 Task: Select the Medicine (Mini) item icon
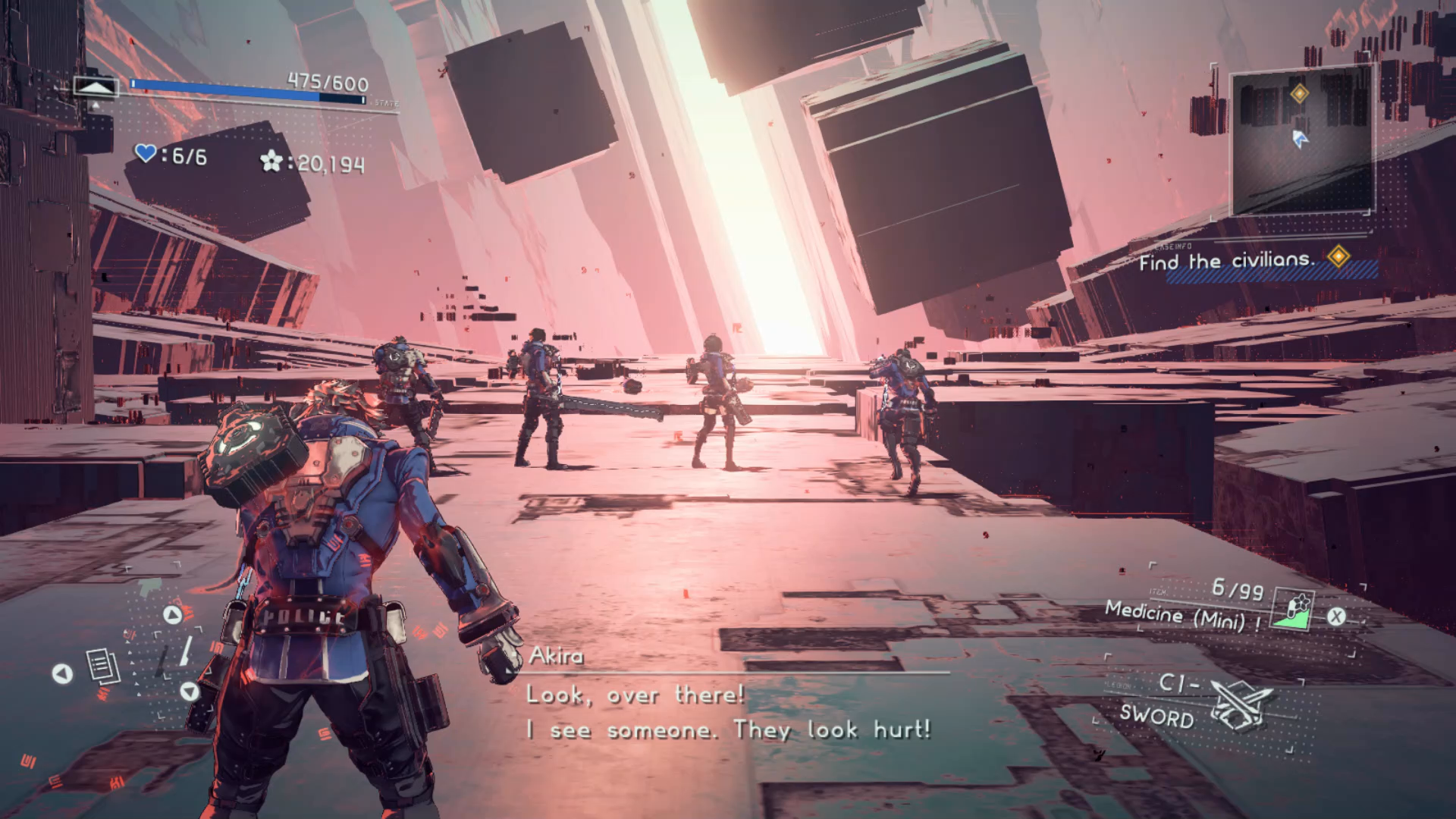coord(1294,610)
